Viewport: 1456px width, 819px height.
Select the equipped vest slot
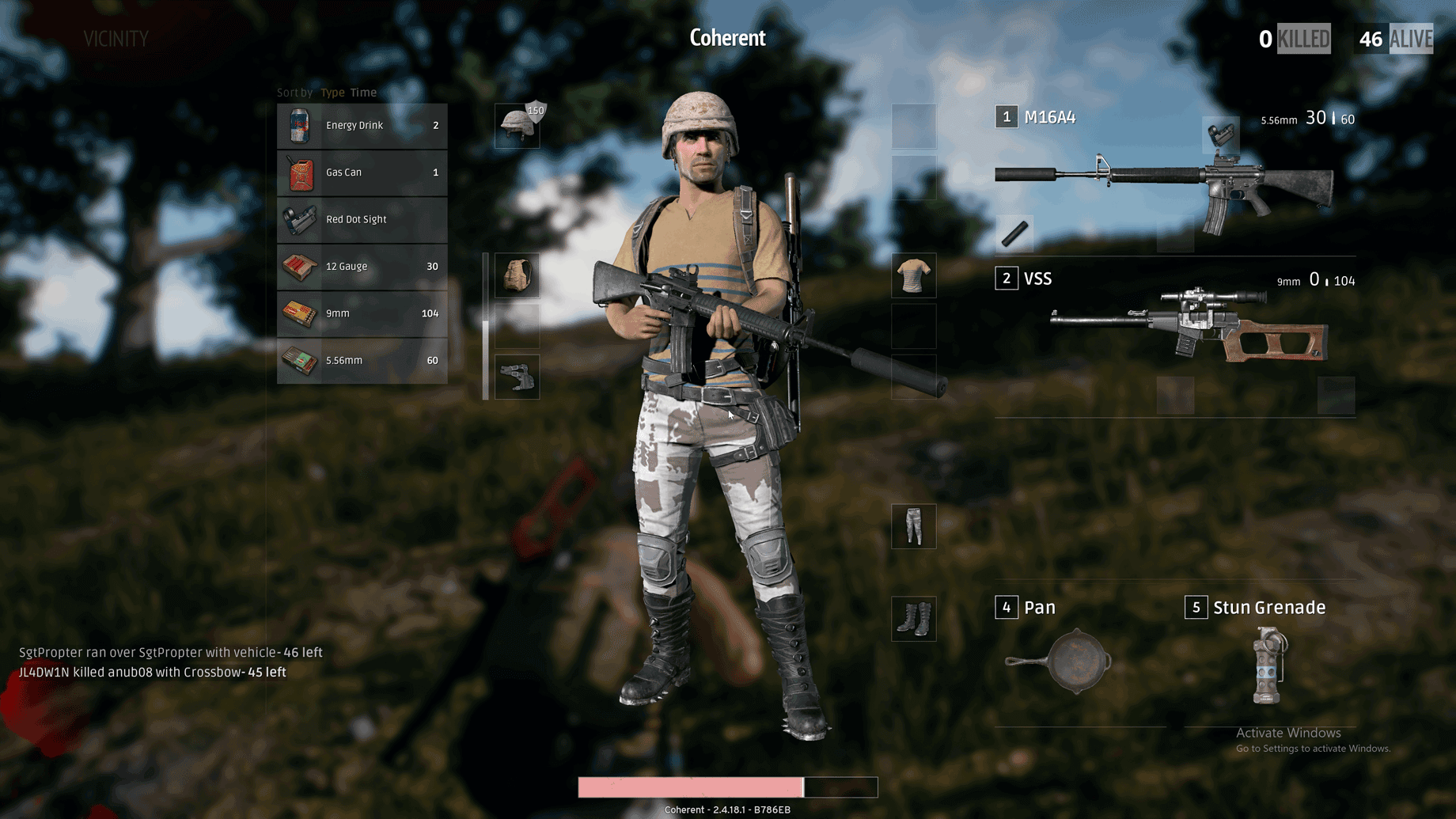(x=518, y=275)
